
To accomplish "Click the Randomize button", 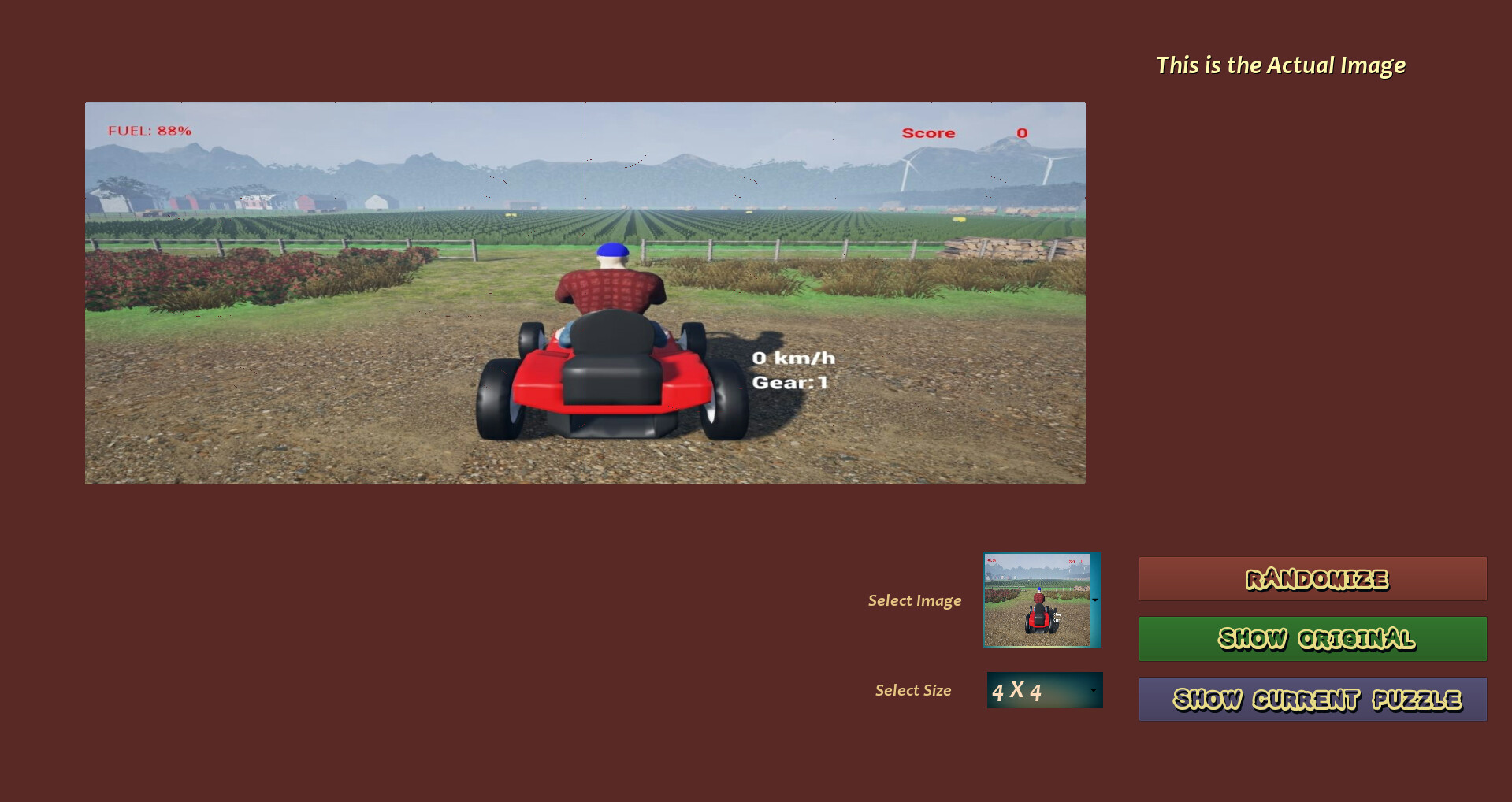I will coord(1311,578).
